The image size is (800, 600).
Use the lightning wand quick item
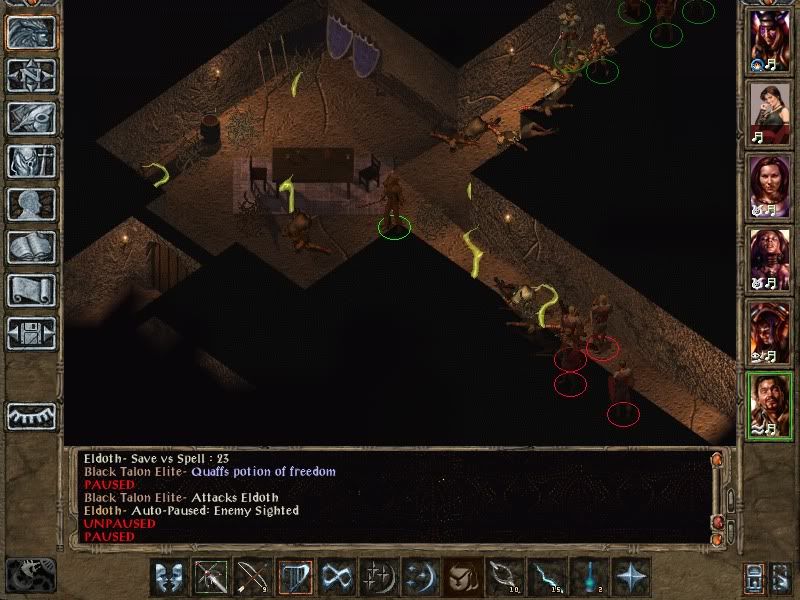click(x=546, y=577)
